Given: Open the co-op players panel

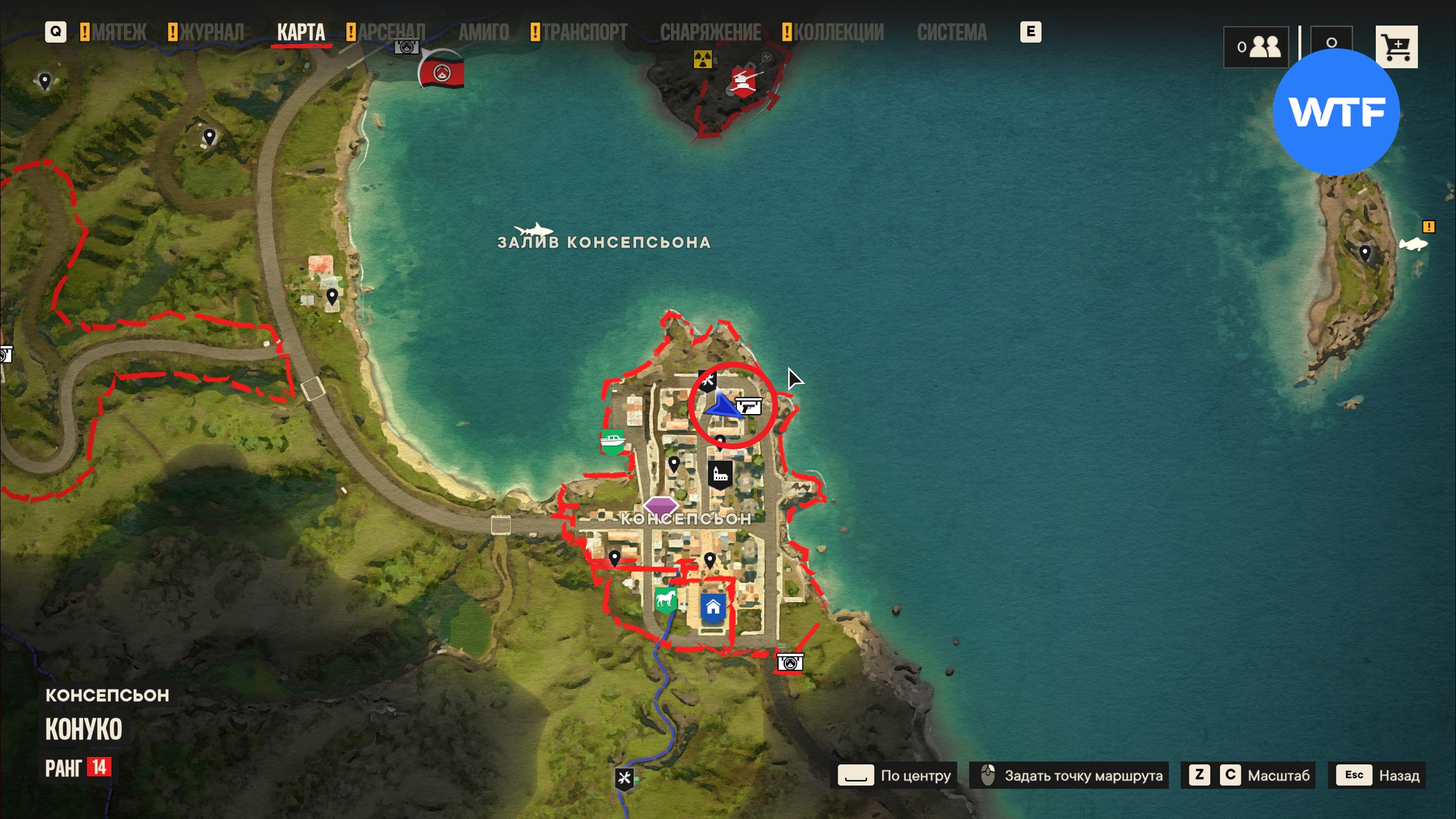Looking at the screenshot, I should [1256, 47].
